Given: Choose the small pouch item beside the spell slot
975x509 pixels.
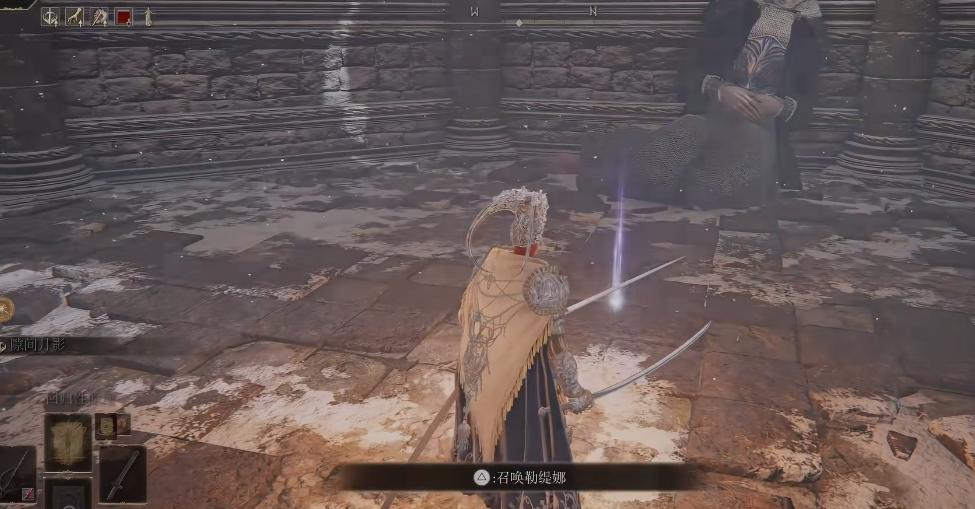Looking at the screenshot, I should point(106,427).
